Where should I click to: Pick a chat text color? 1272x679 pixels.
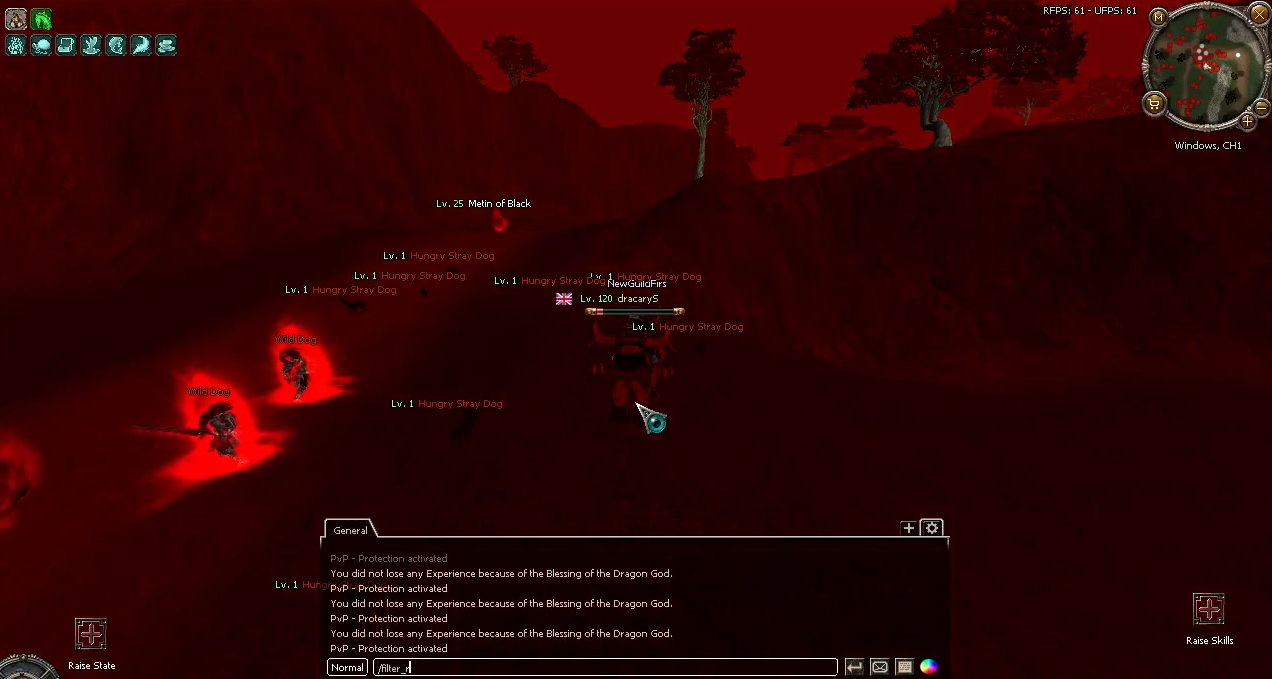click(x=929, y=667)
